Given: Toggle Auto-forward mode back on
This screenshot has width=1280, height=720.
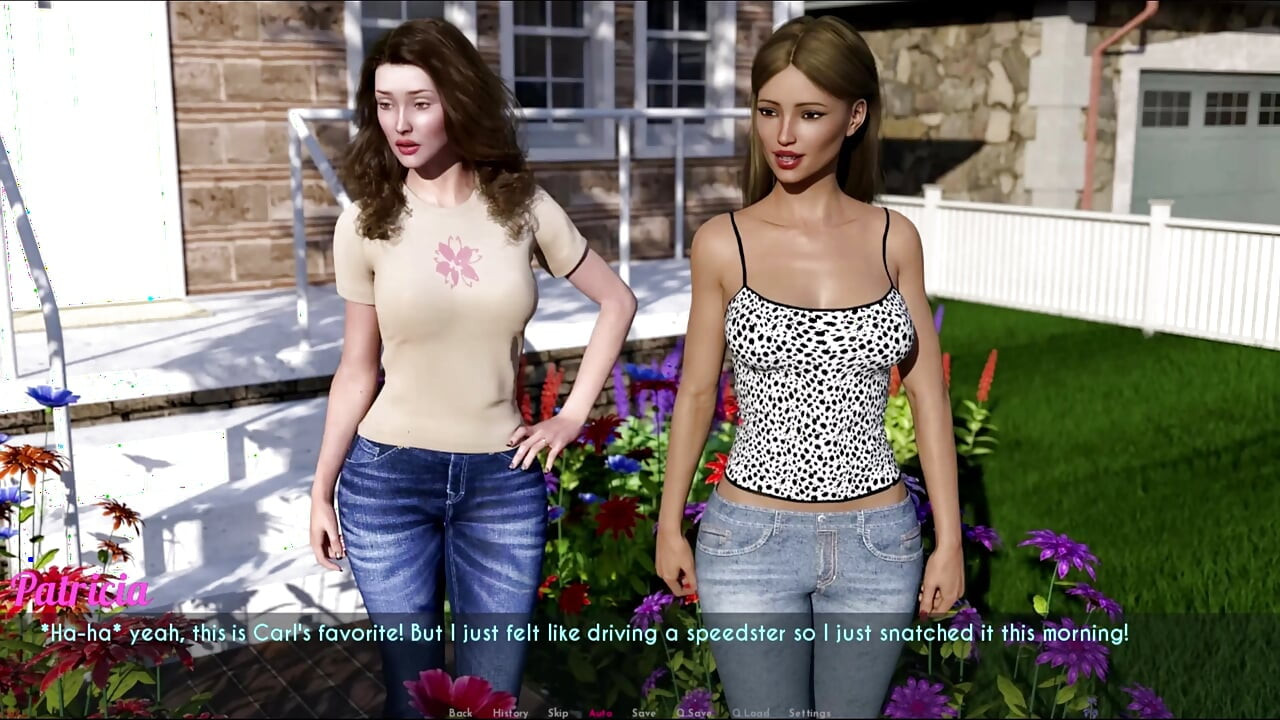Looking at the screenshot, I should [600, 712].
